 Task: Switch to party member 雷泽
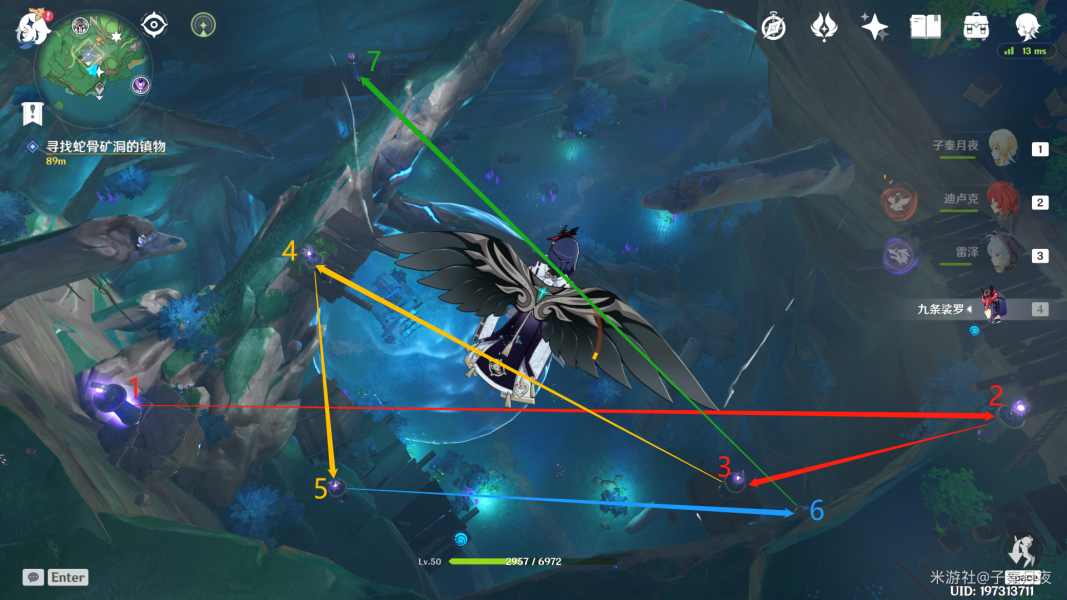click(1003, 254)
